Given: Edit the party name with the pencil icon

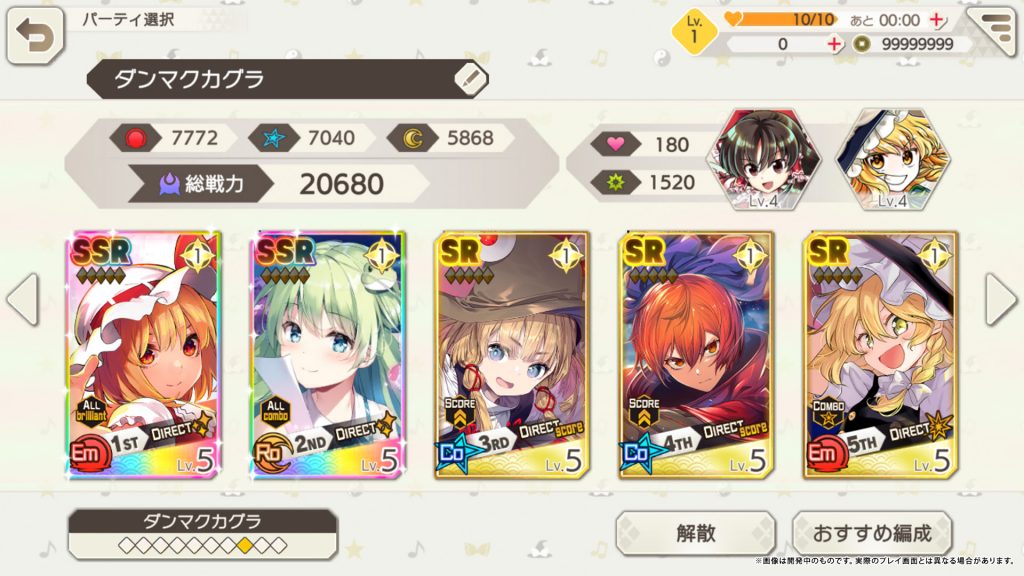Looking at the screenshot, I should [471, 78].
